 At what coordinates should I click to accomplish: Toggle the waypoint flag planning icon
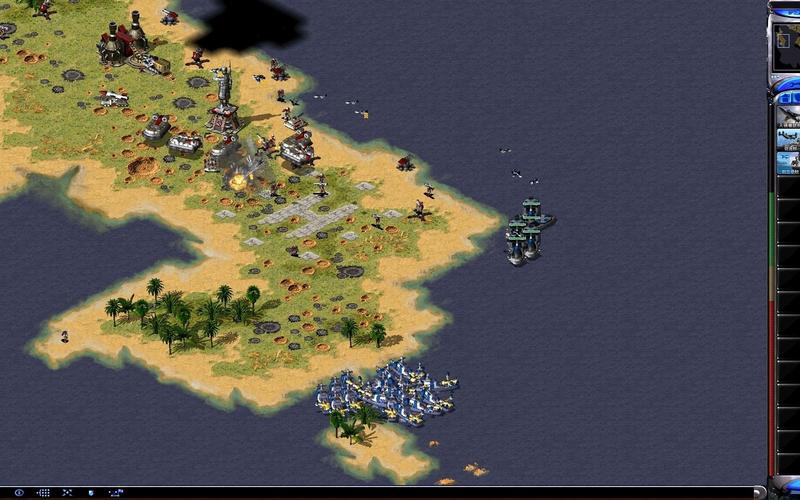pos(116,493)
